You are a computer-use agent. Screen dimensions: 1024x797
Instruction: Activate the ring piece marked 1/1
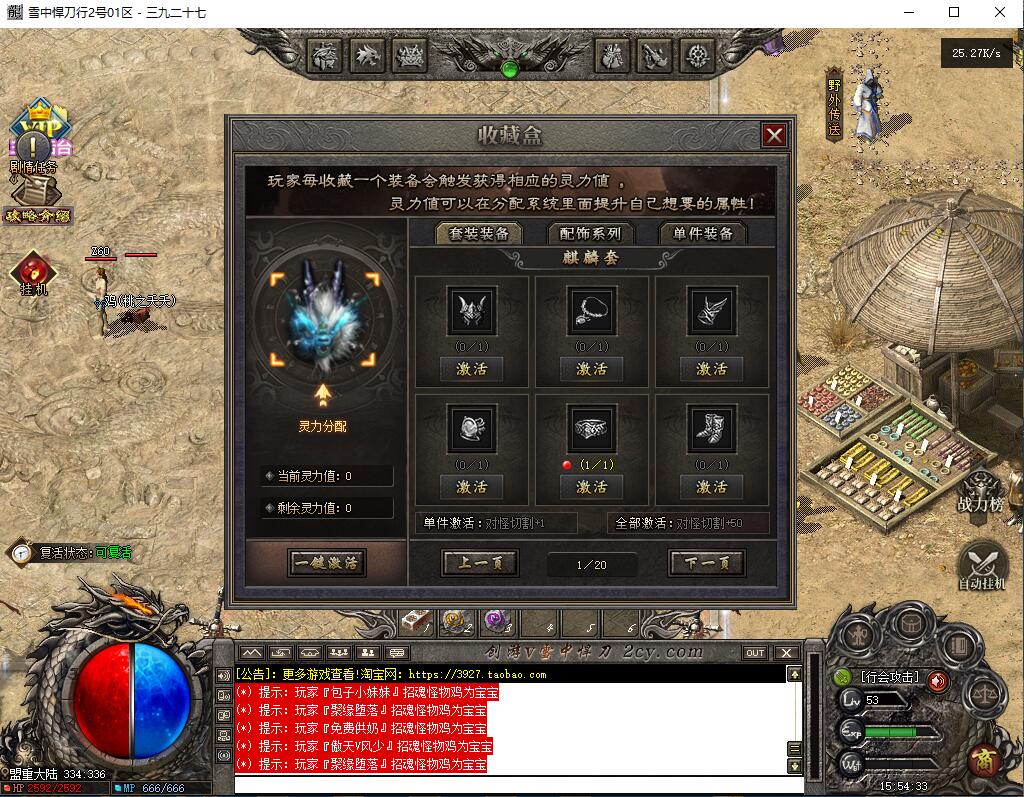pos(591,487)
